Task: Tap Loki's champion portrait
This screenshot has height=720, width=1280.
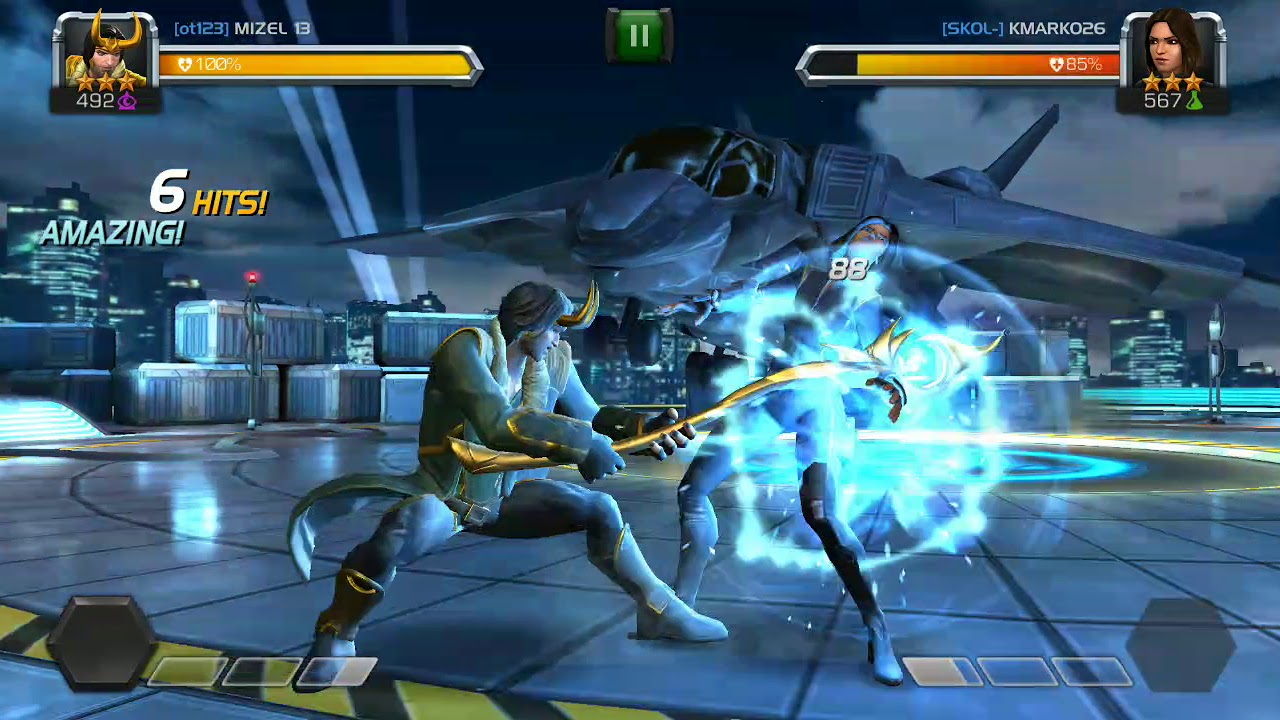Action: coord(105,52)
